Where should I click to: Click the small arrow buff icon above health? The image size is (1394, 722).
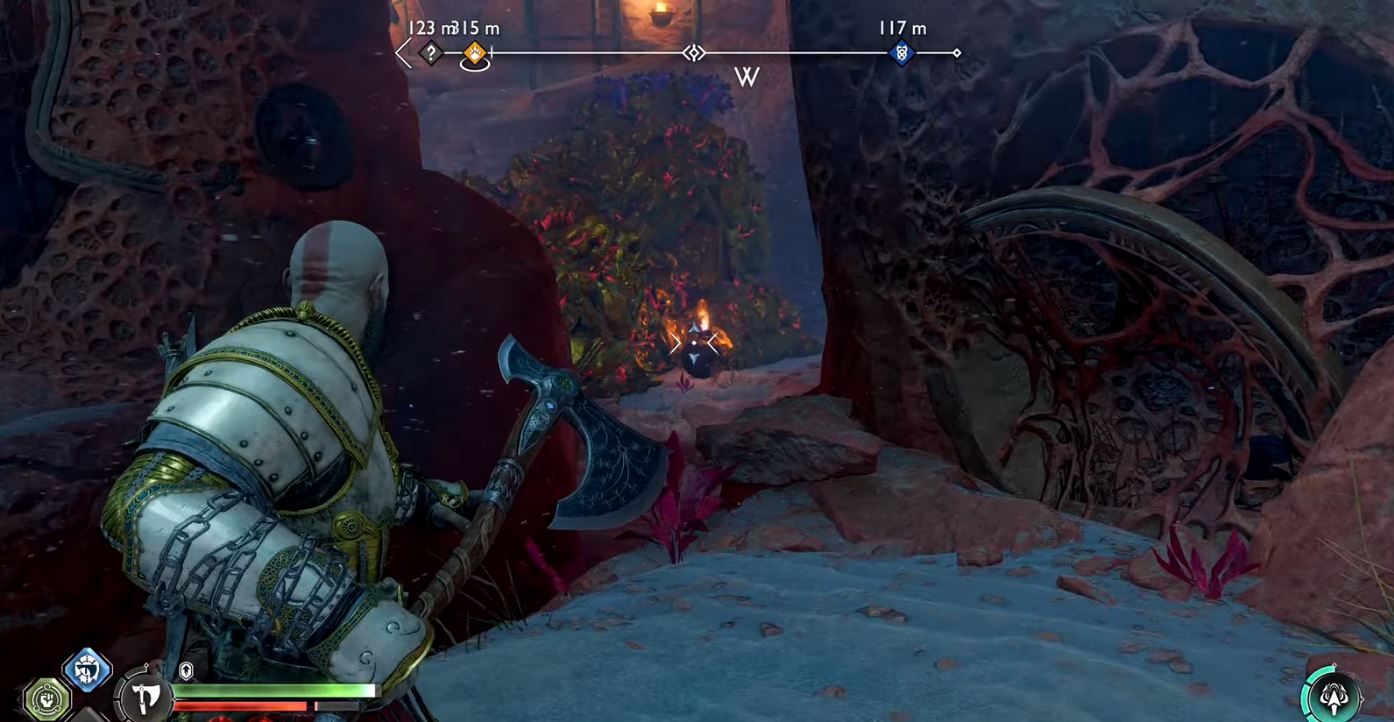pyautogui.click(x=186, y=671)
